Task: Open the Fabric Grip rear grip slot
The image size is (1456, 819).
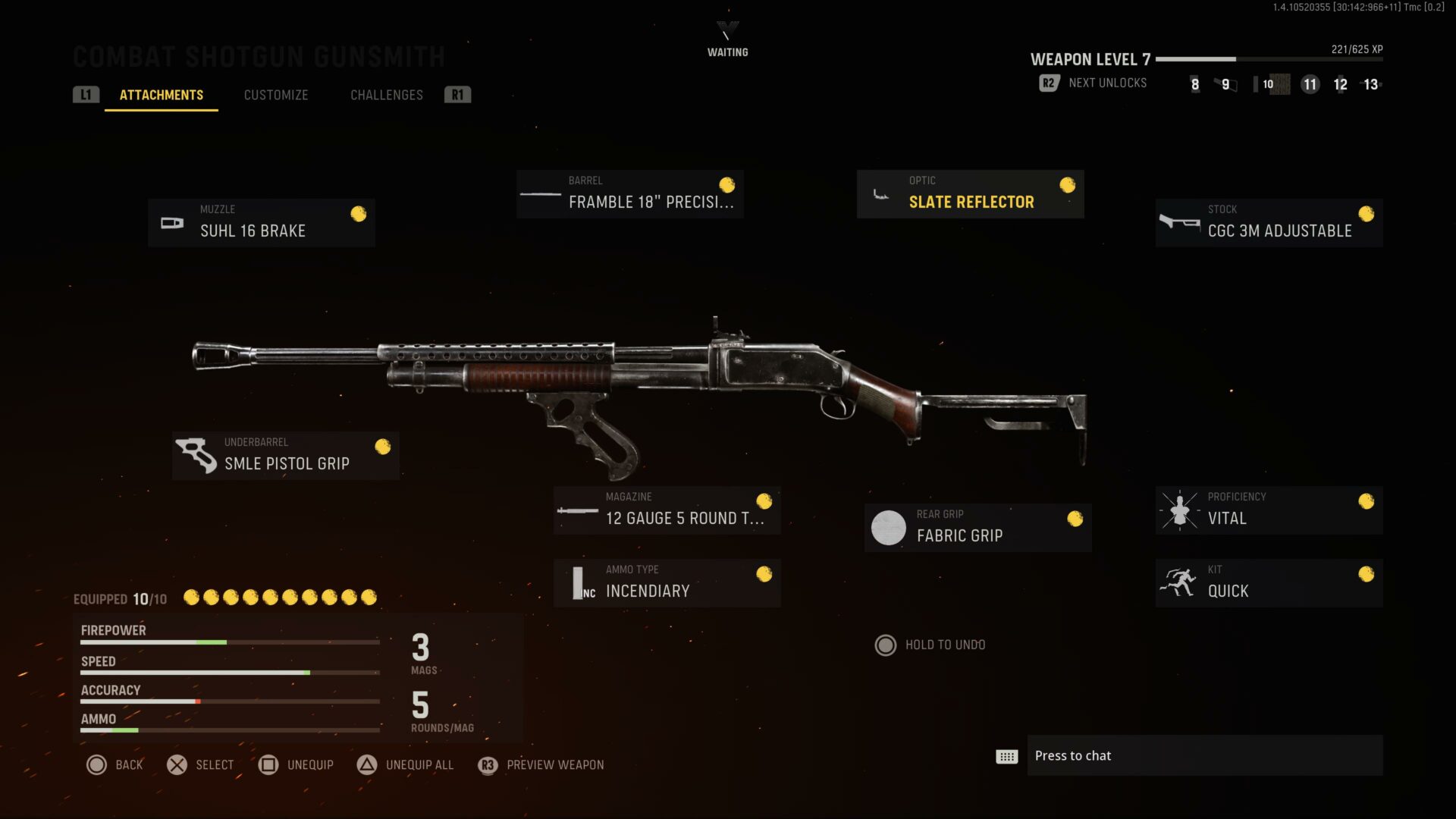Action: 977,528
